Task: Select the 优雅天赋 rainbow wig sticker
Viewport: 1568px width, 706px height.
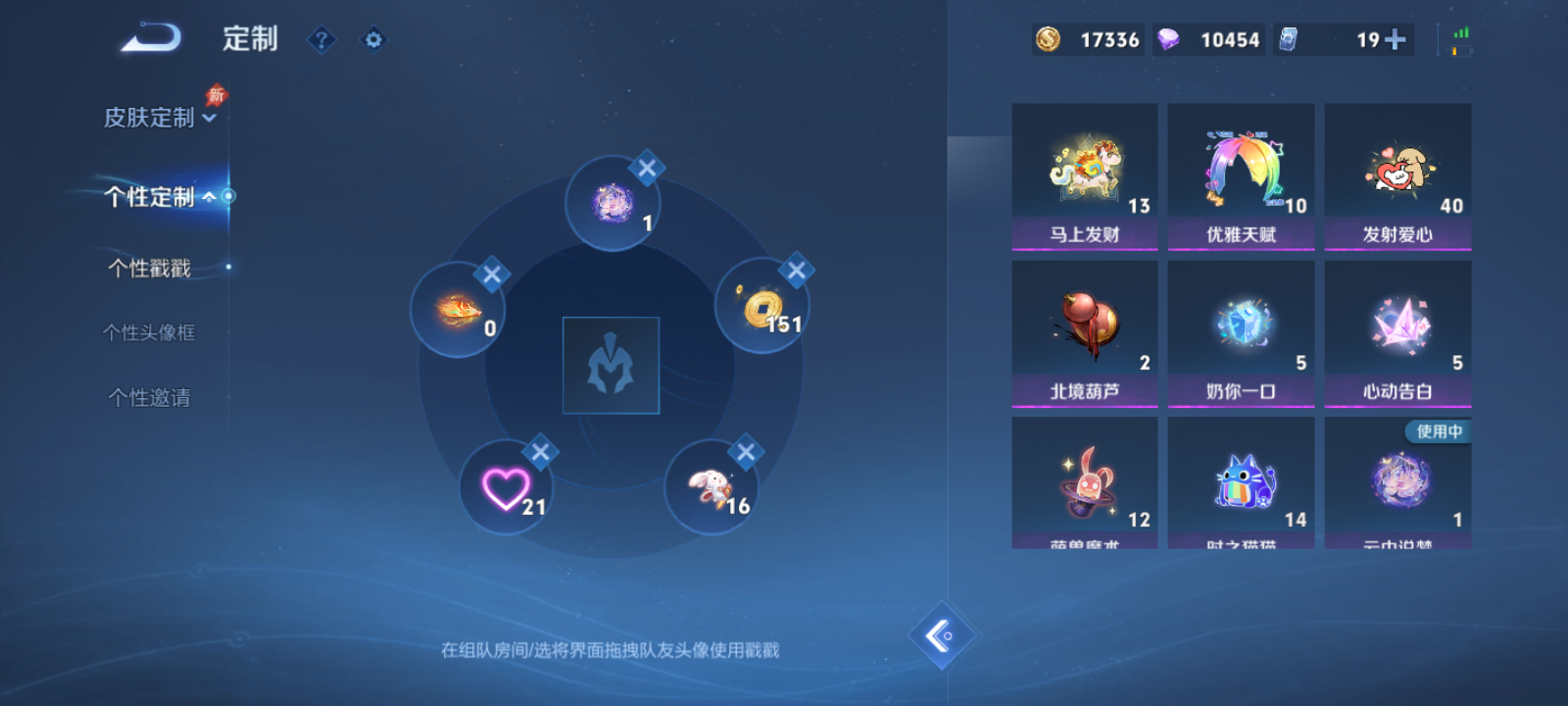Action: pos(1241,172)
